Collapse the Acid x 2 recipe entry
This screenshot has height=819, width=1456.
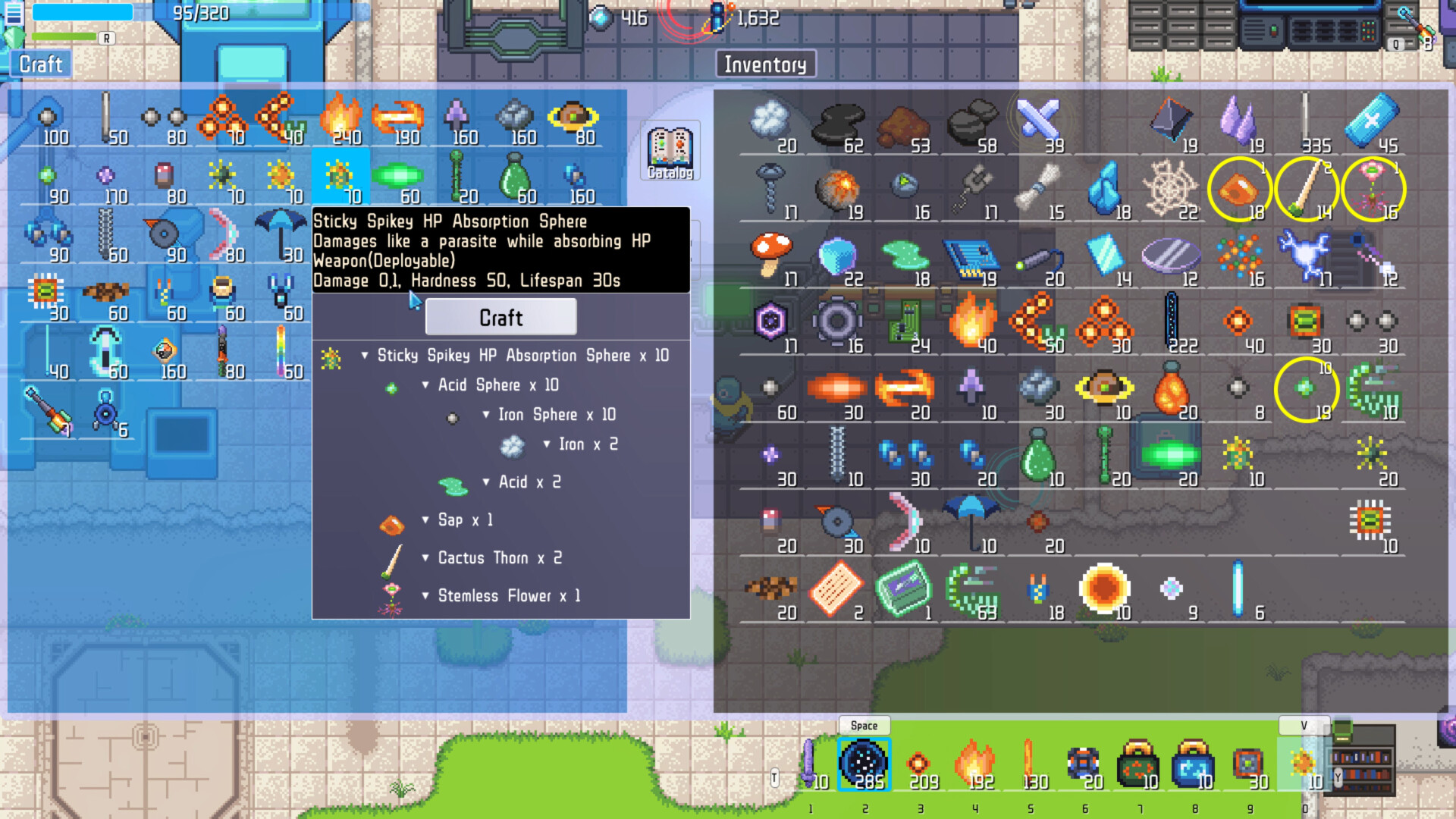click(x=486, y=482)
